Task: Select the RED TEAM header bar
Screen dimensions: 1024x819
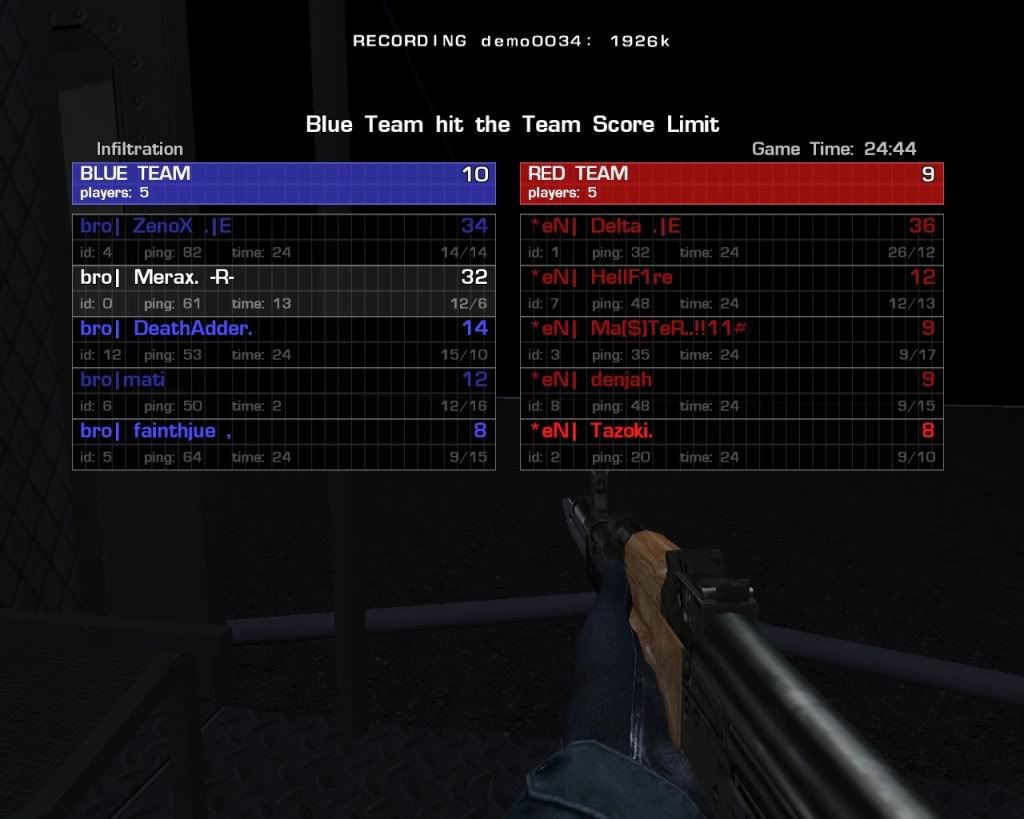Action: pos(731,182)
